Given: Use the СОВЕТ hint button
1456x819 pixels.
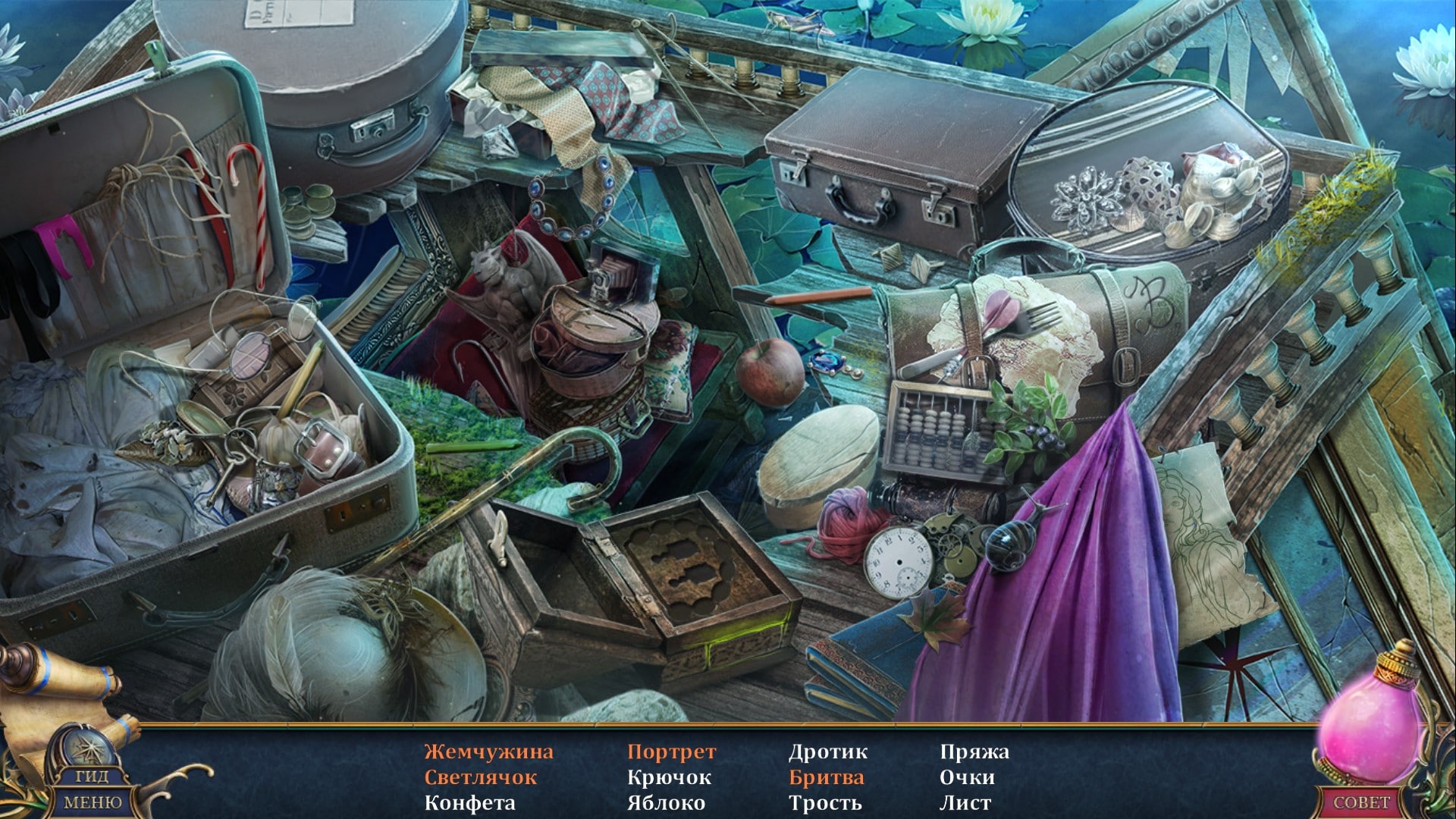Looking at the screenshot, I should point(1362,802).
